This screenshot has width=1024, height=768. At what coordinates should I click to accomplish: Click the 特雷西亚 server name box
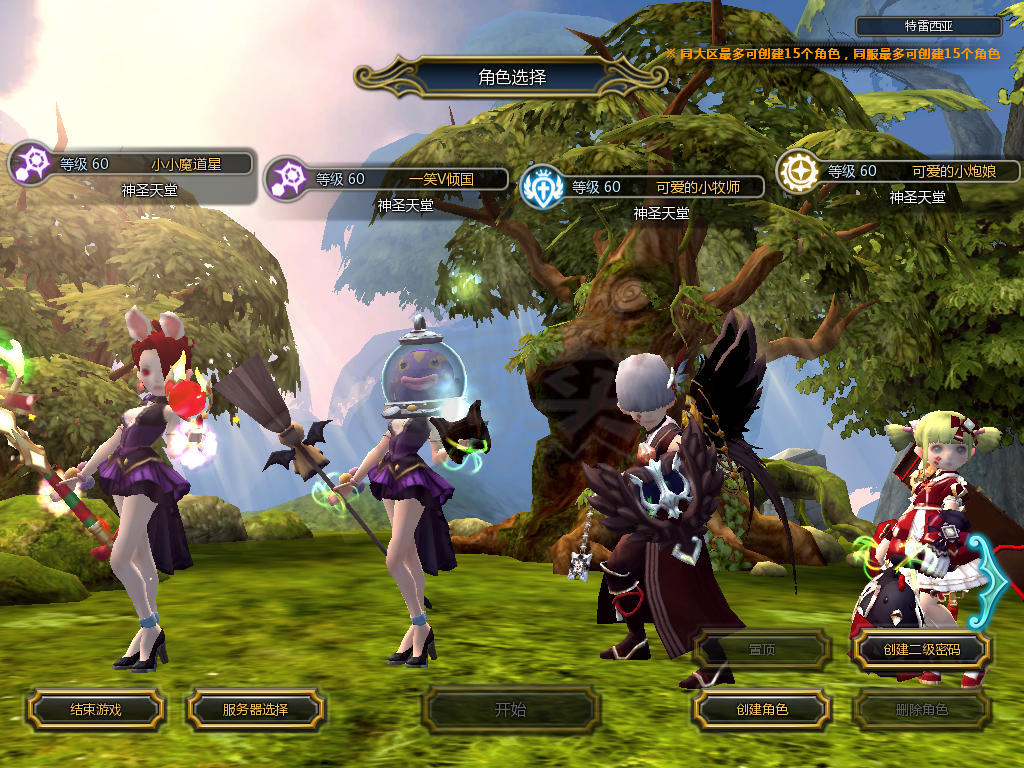tap(928, 27)
